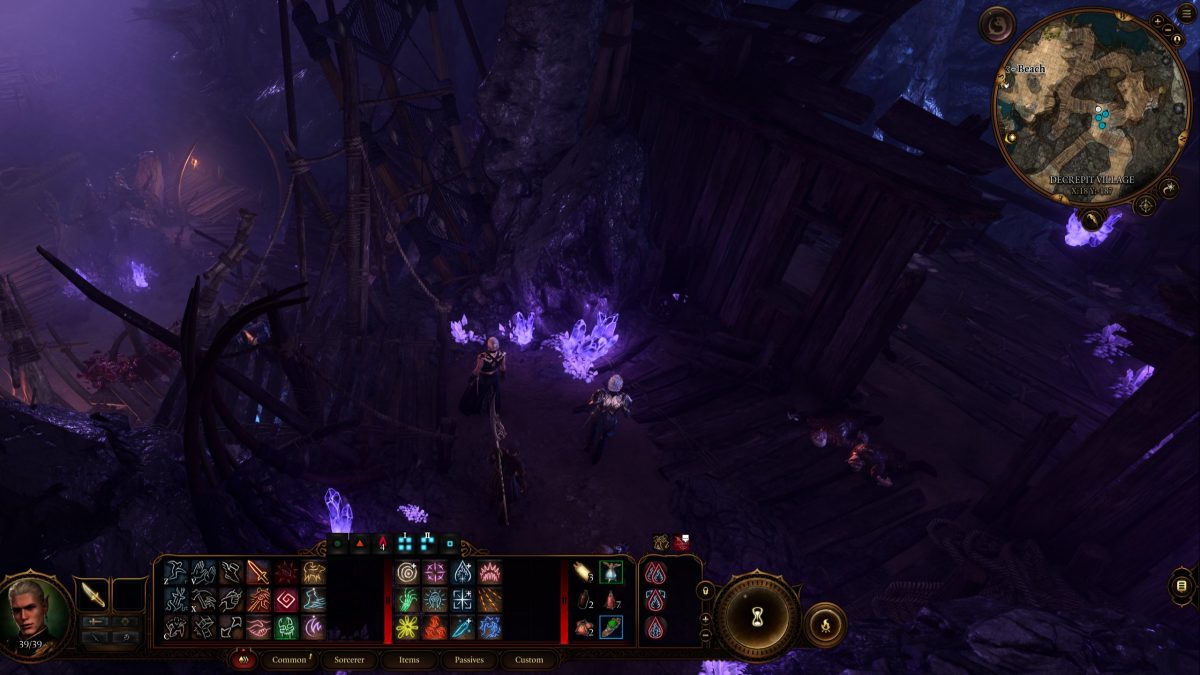The image size is (1200, 675).
Task: Select the red sword attack action
Action: [259, 572]
